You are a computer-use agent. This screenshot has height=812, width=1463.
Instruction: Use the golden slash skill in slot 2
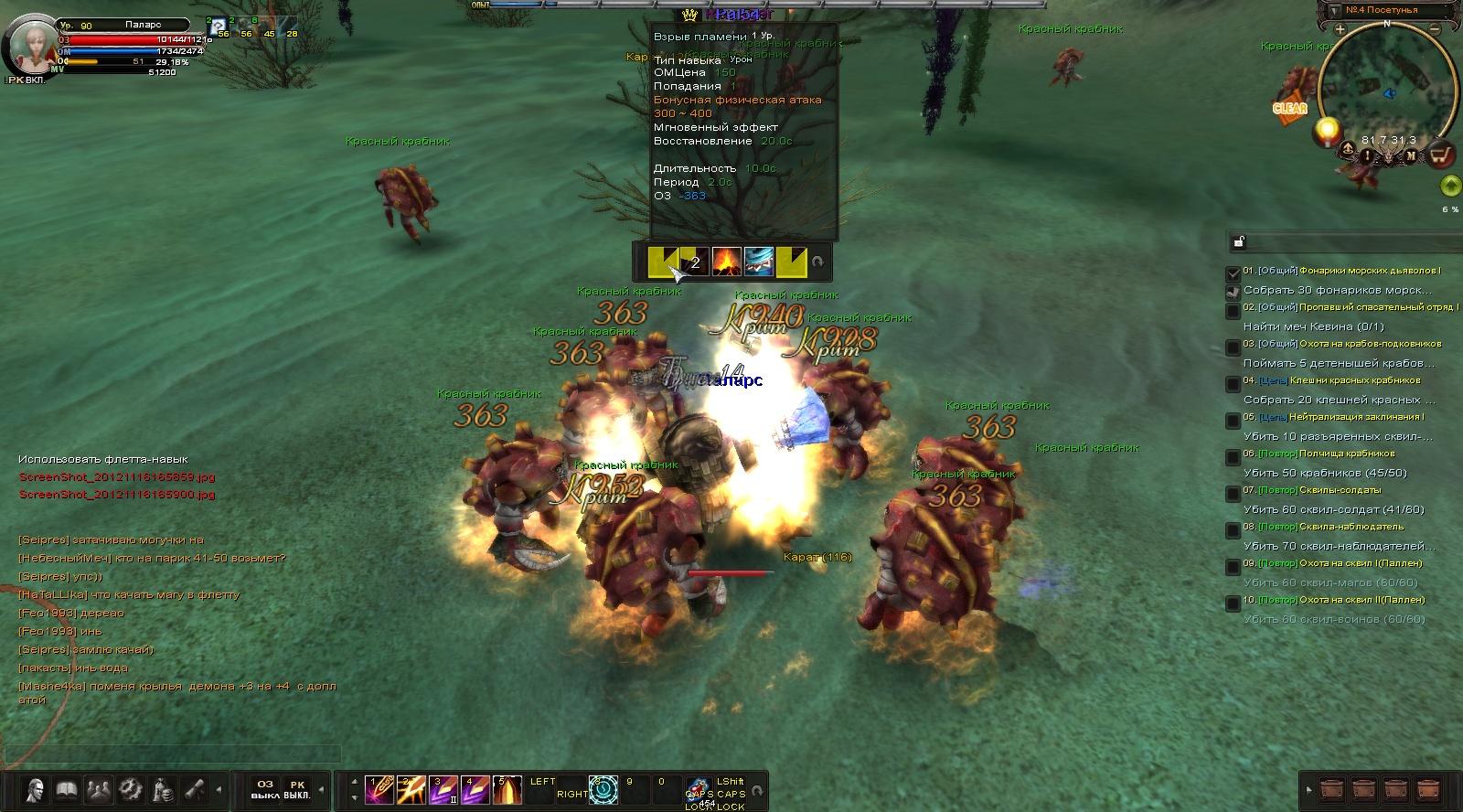pos(410,789)
